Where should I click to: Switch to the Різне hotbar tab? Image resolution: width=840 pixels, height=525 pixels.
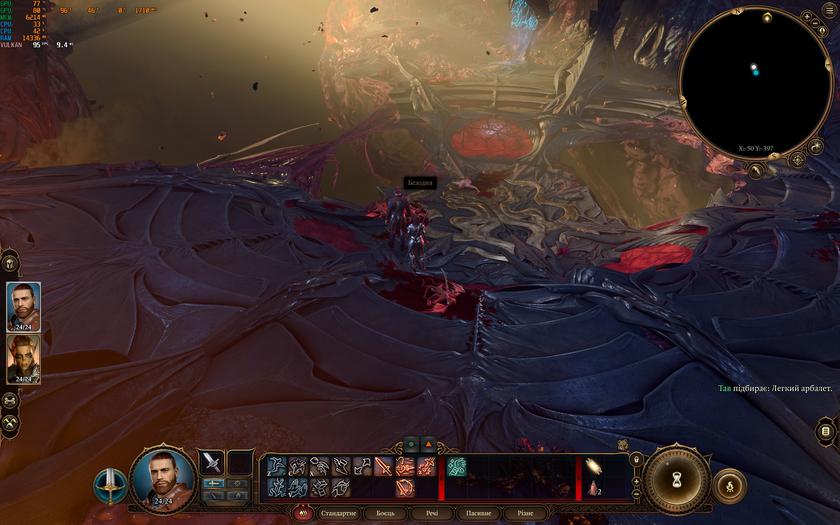525,513
